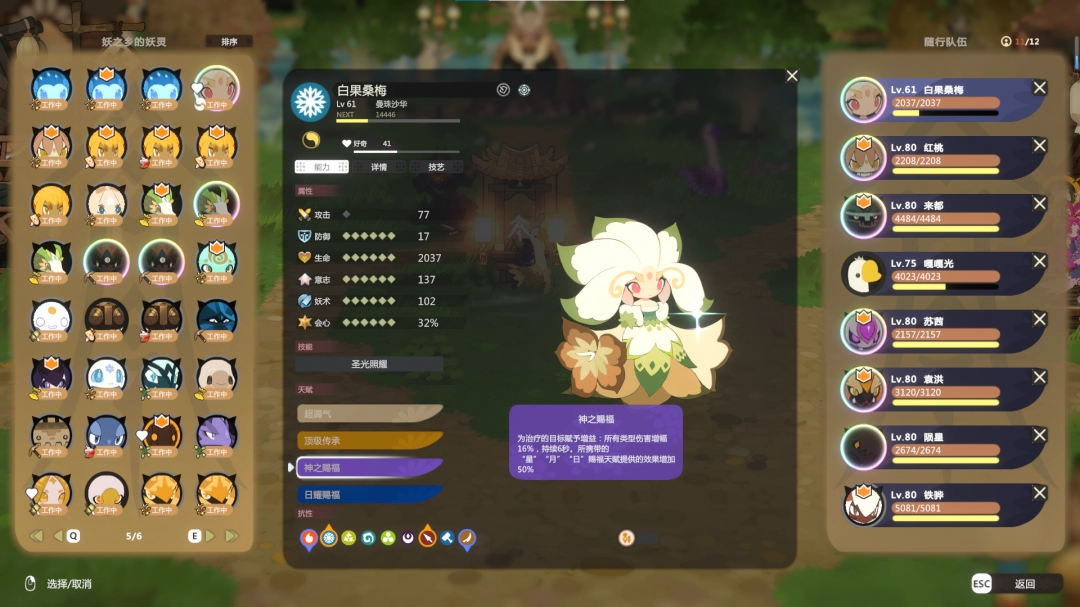Screen dimensions: 1080x607
Task: Remove 铁胖 from the party
Action: (x=1039, y=494)
